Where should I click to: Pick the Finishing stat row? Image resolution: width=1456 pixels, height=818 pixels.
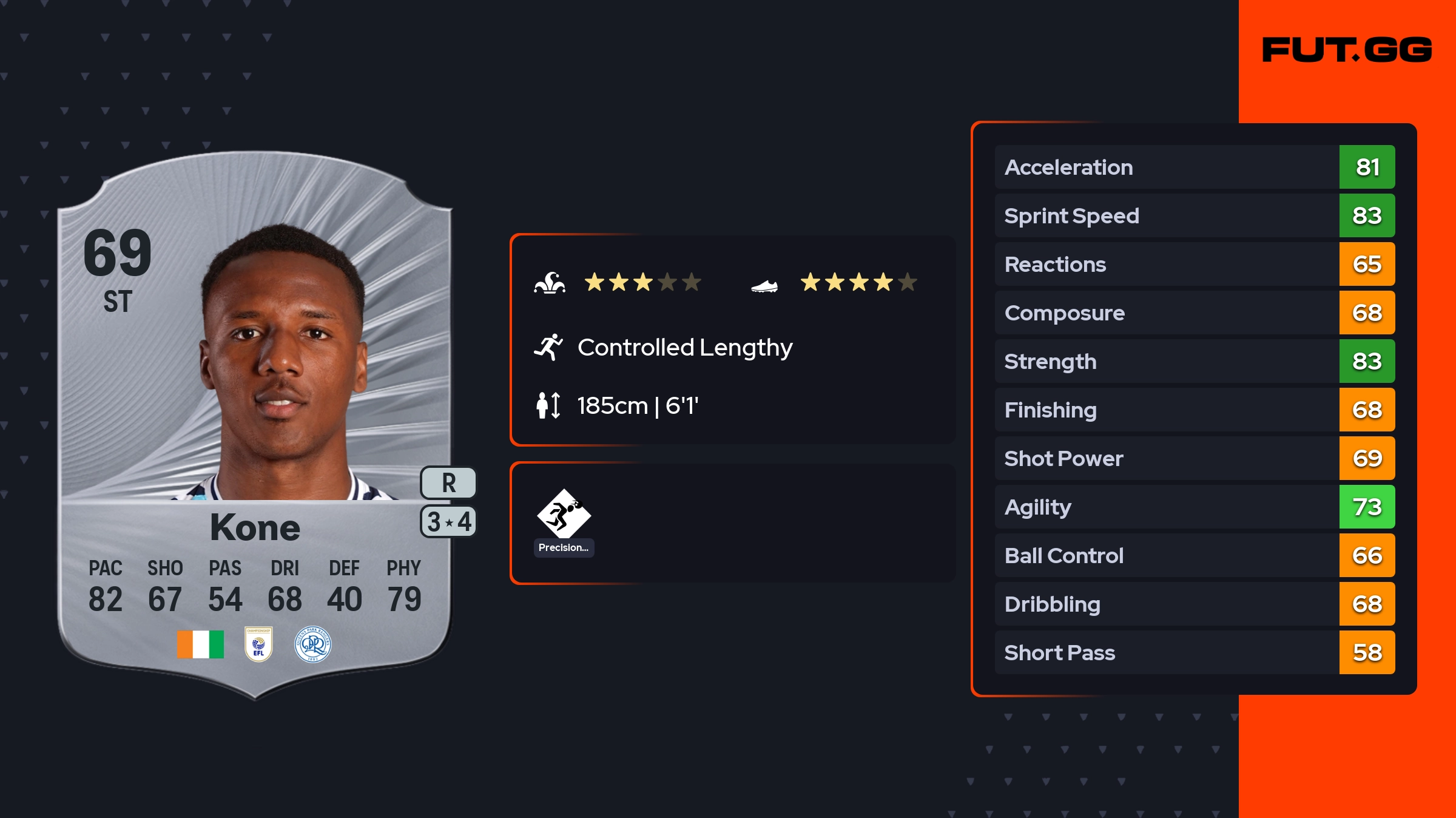pos(1194,410)
